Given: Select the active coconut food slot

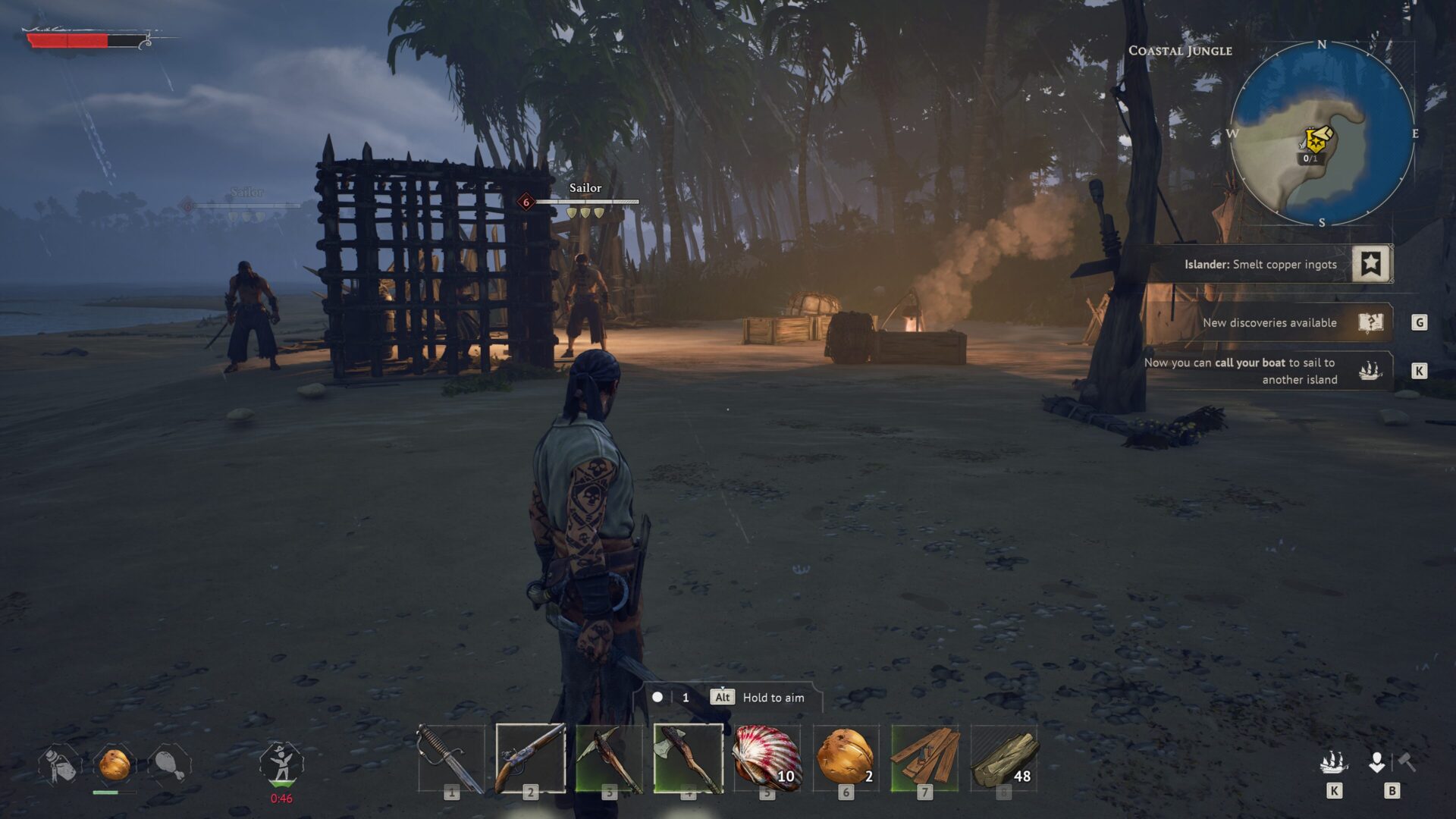Looking at the screenshot, I should tap(115, 764).
